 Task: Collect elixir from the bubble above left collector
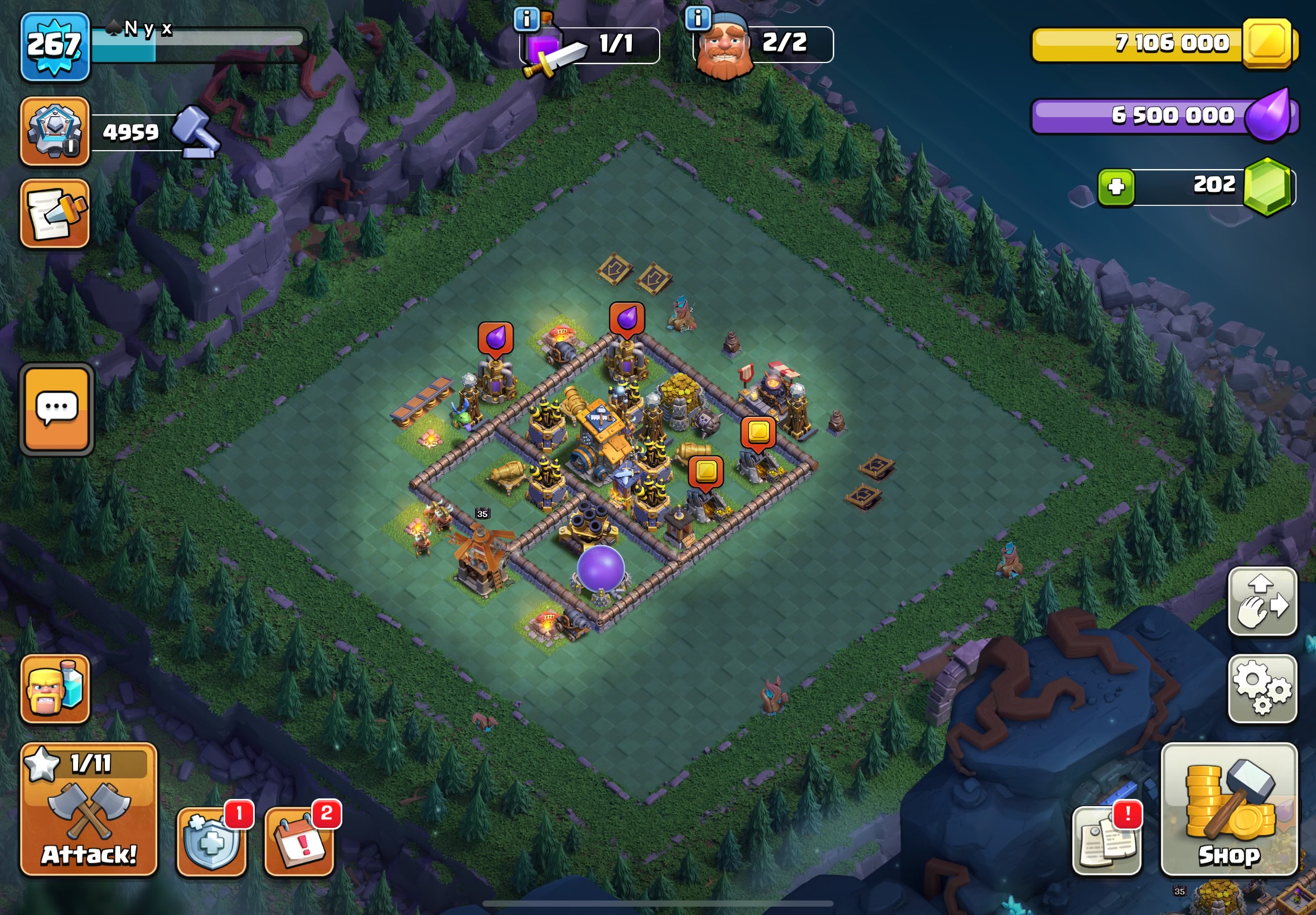point(496,338)
